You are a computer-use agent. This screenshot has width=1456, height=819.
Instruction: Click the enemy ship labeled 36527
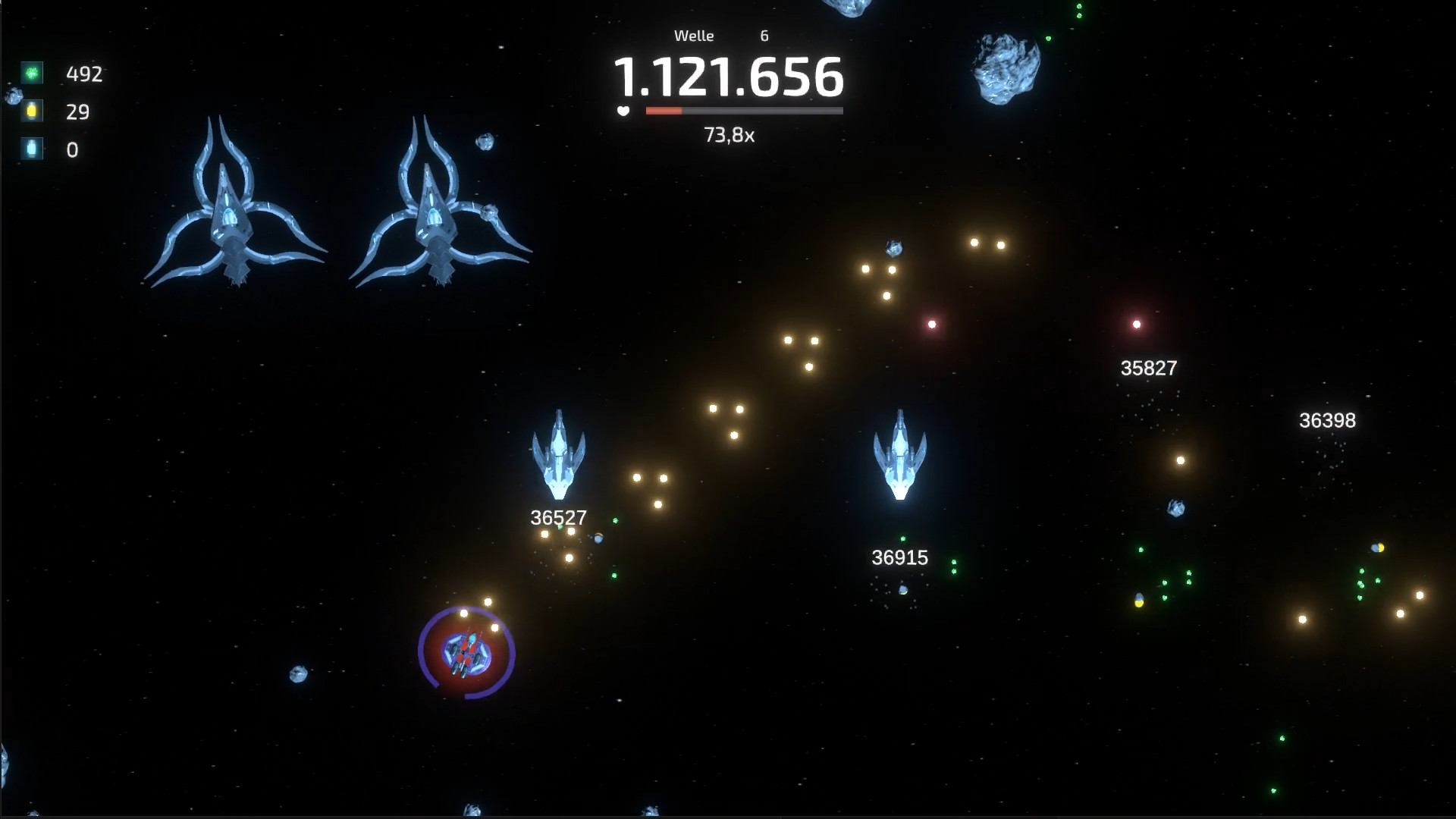pos(560,455)
